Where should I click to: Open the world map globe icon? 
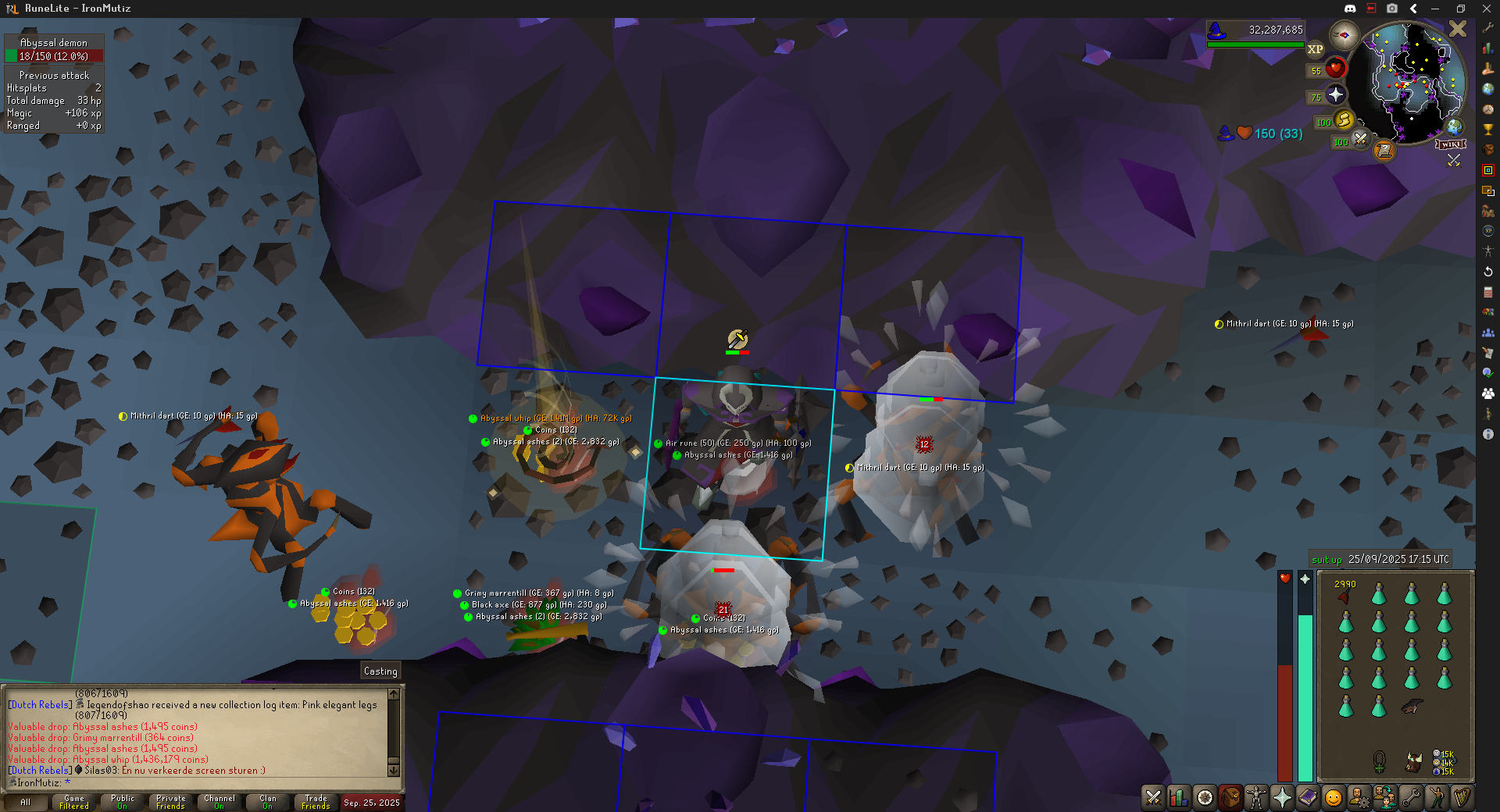coord(1454,126)
